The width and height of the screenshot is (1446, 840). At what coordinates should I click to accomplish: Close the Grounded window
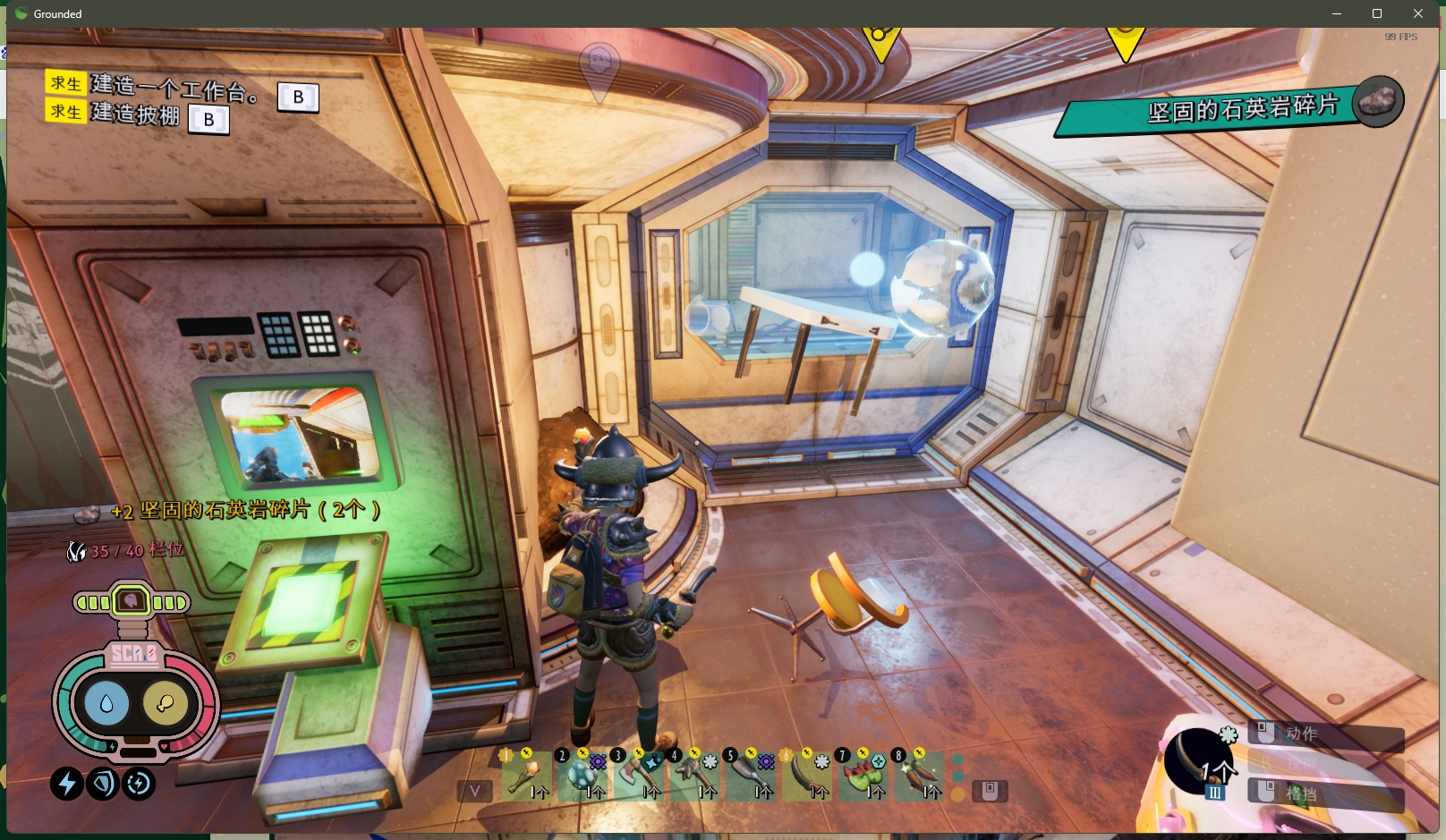pos(1418,13)
